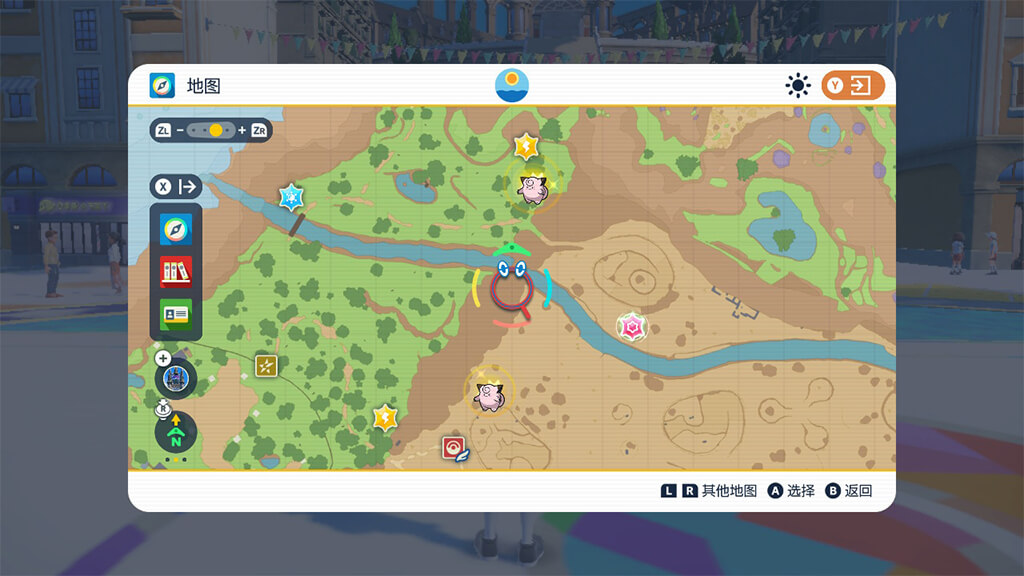Click the zoom level slider knob
The height and width of the screenshot is (576, 1024).
pyautogui.click(x=216, y=130)
